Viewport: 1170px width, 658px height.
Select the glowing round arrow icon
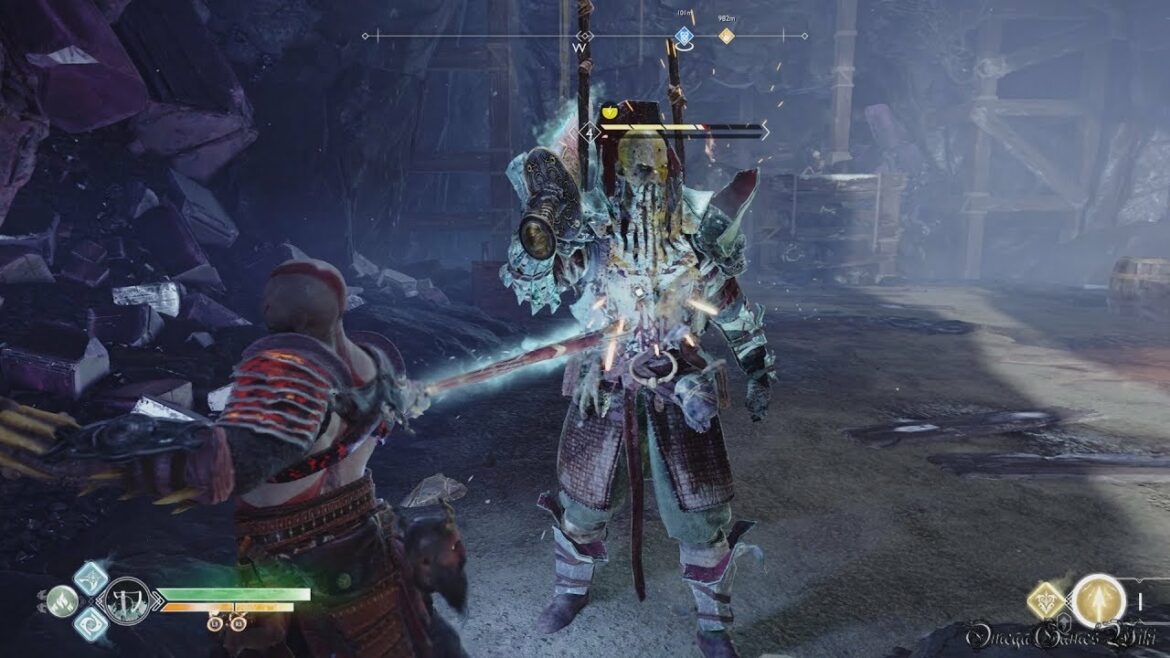pyautogui.click(x=1097, y=601)
